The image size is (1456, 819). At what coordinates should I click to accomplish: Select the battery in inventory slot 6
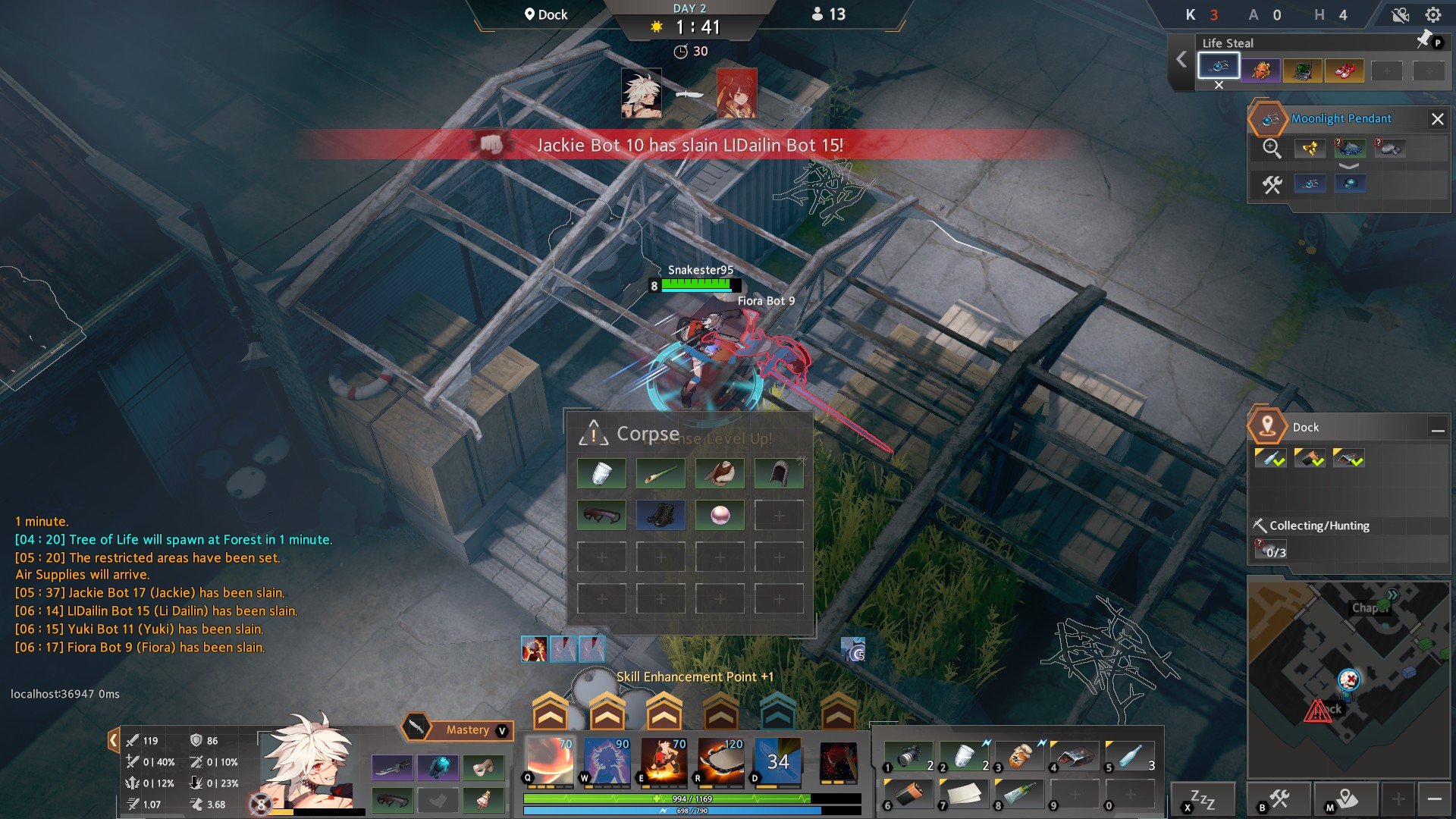[x=908, y=793]
